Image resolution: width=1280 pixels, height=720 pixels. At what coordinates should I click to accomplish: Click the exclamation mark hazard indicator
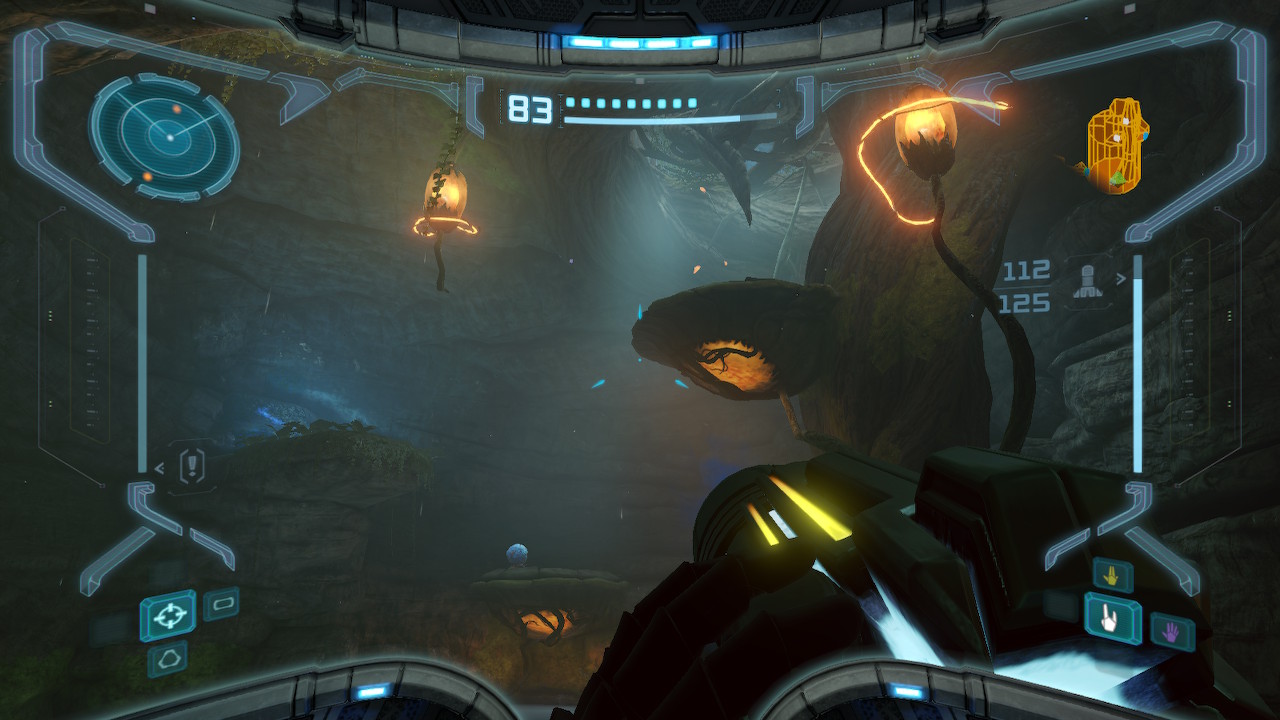[x=193, y=465]
